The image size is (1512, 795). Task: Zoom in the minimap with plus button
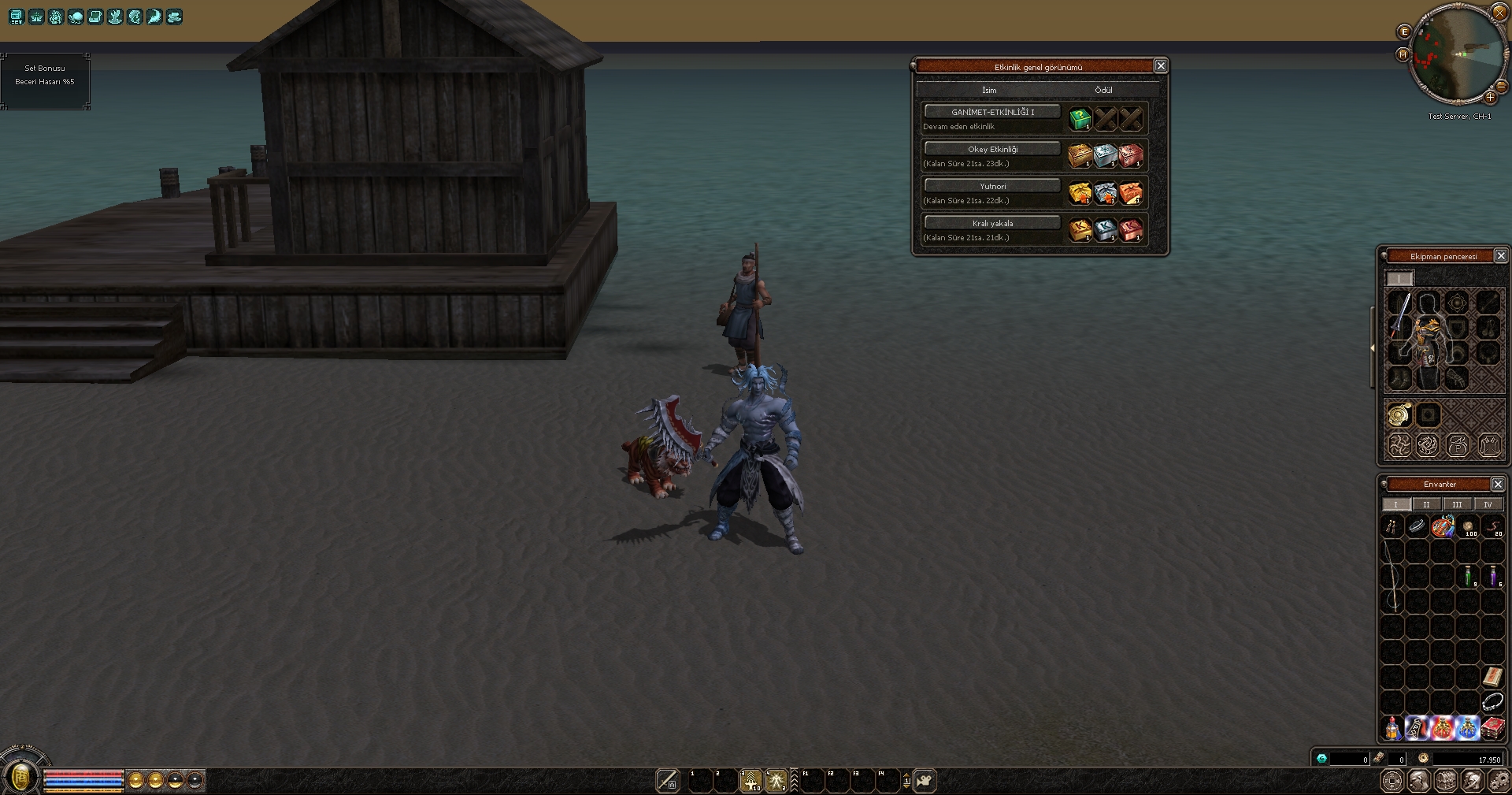(1490, 98)
